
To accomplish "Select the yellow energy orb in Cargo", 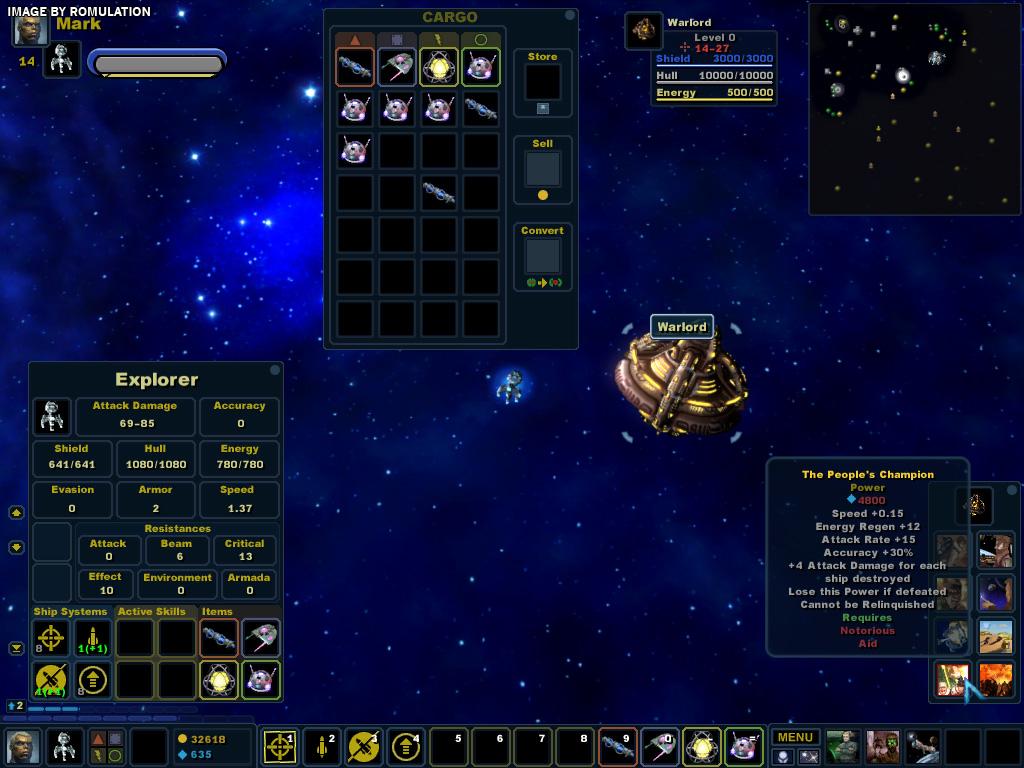I will pos(439,67).
